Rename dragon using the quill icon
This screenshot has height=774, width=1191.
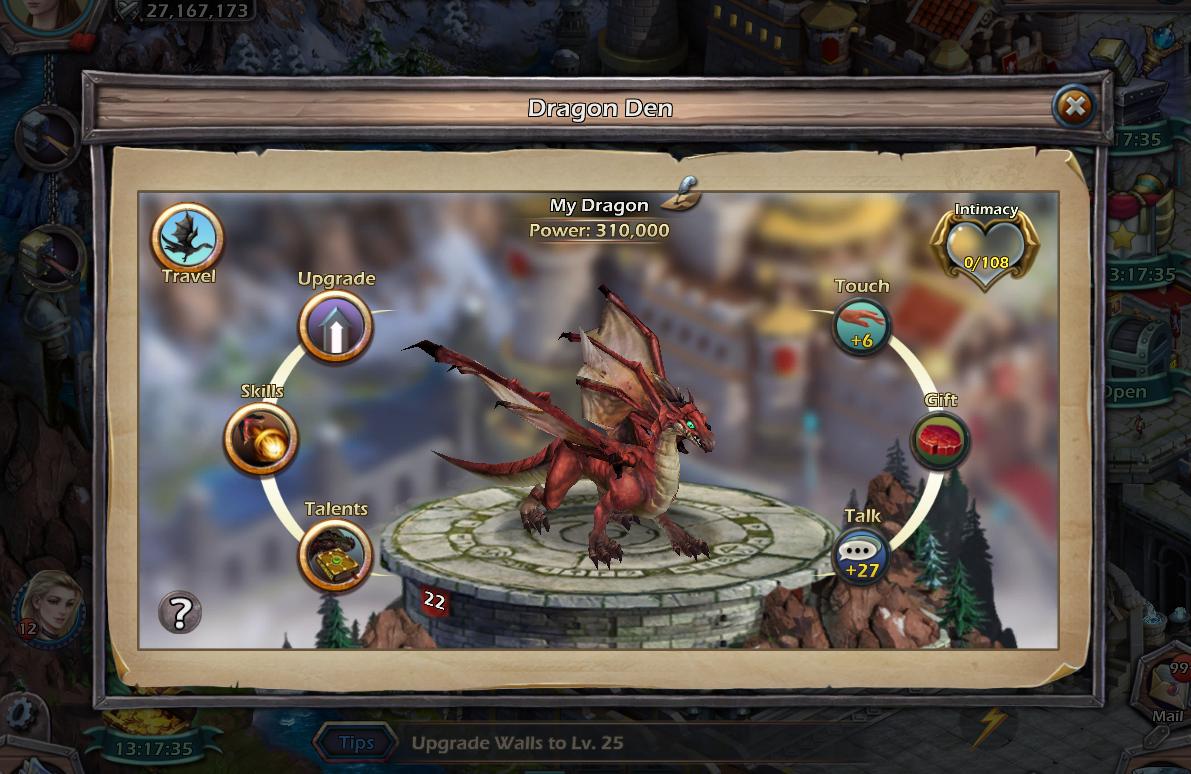tap(685, 190)
